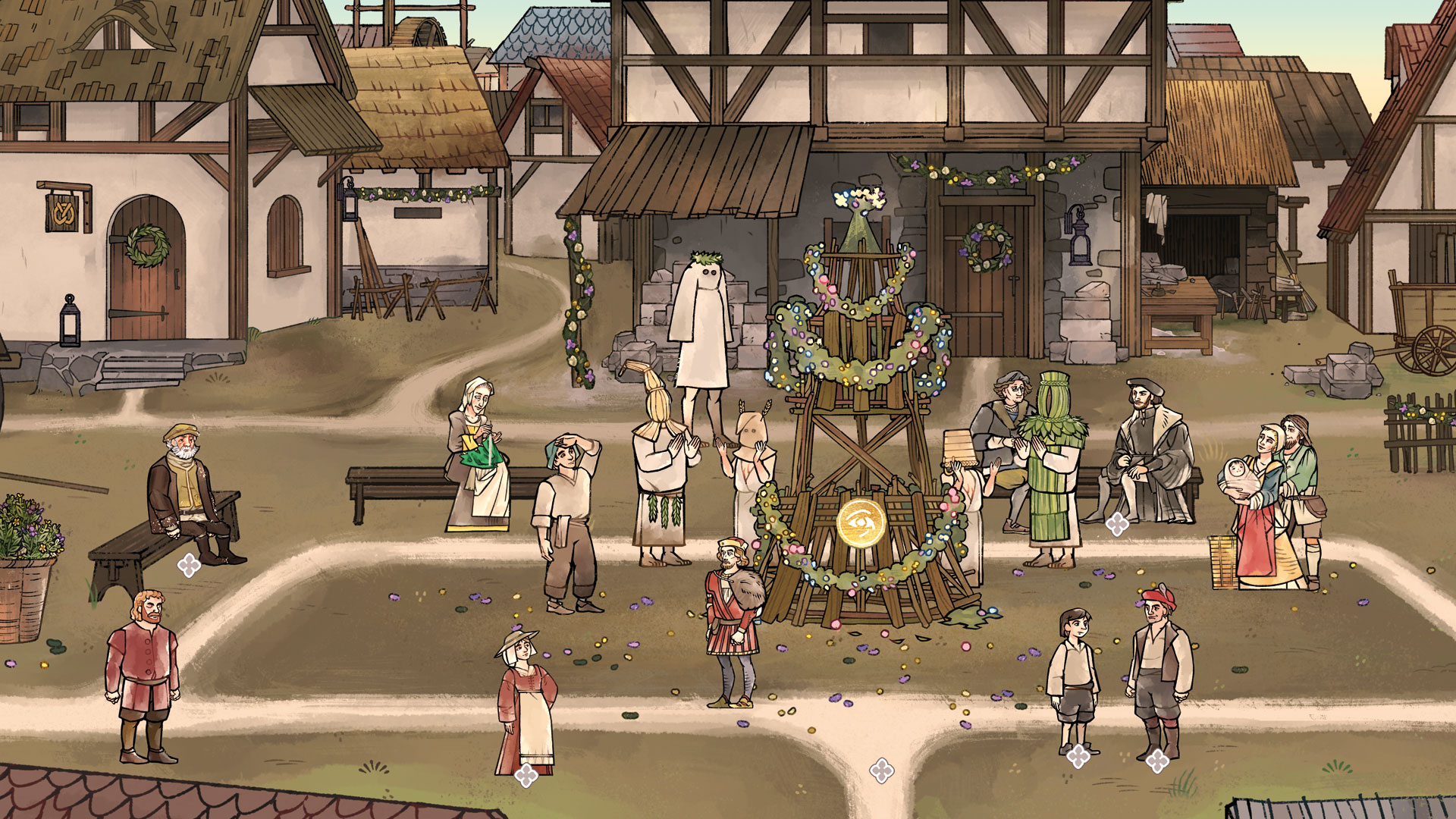The image size is (1456, 819).
Task: Select the golden eye examine icon
Action: tap(861, 522)
